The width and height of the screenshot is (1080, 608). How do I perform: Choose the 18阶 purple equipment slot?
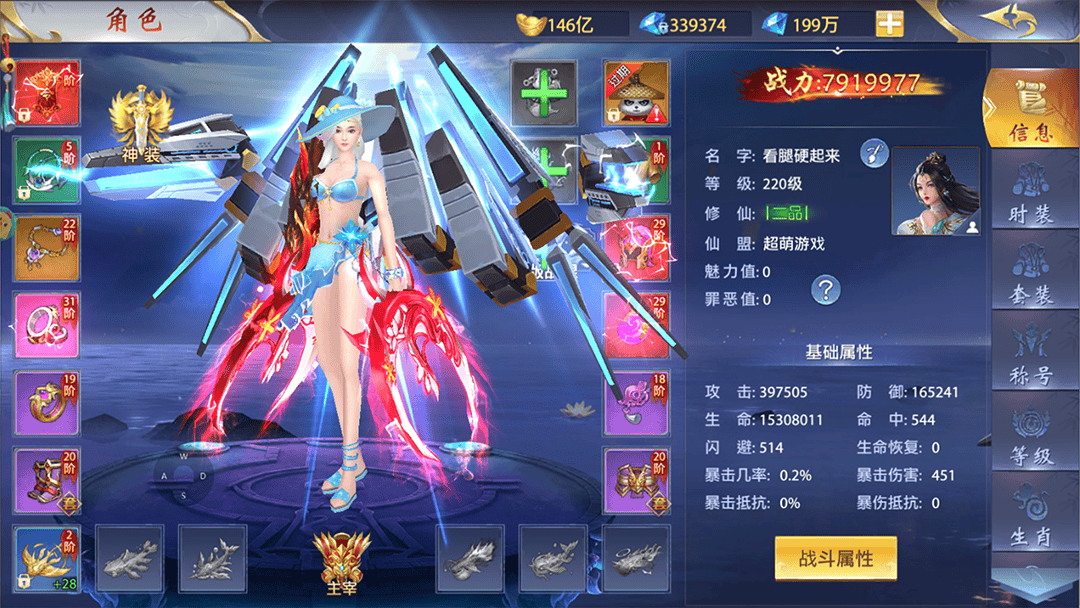tap(635, 402)
